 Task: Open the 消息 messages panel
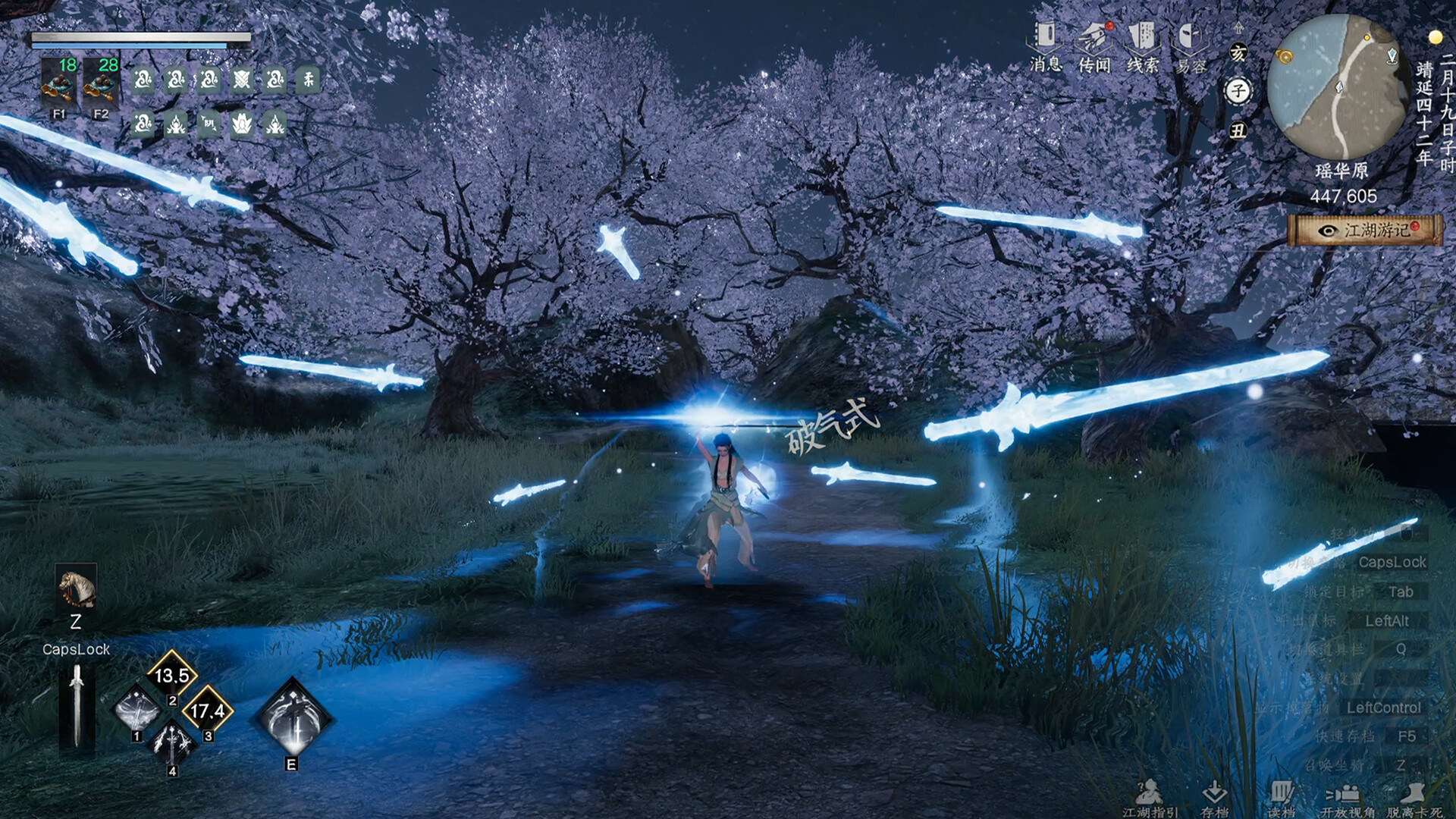pyautogui.click(x=1045, y=45)
